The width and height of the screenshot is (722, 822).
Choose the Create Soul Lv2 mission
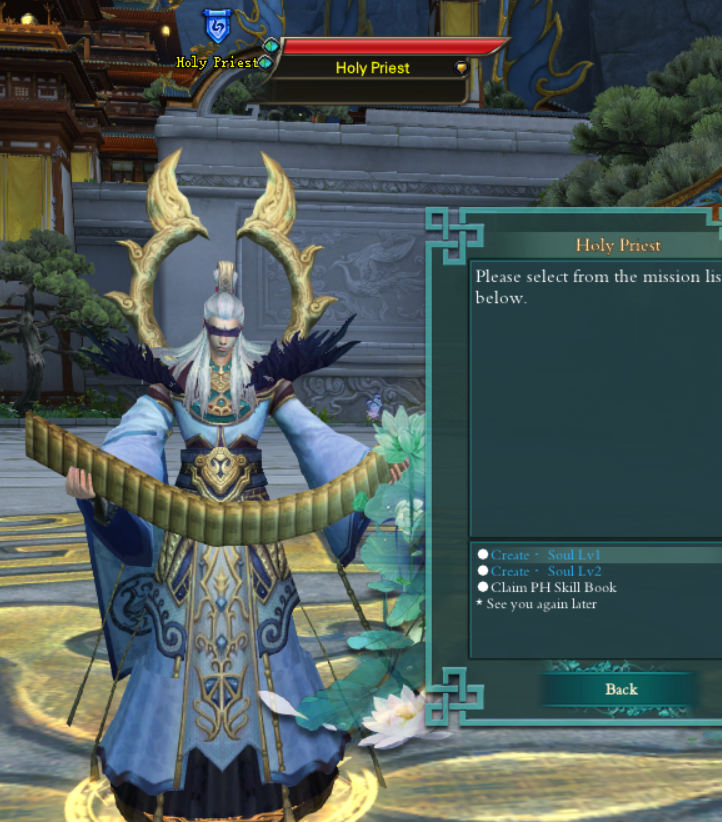coord(545,571)
